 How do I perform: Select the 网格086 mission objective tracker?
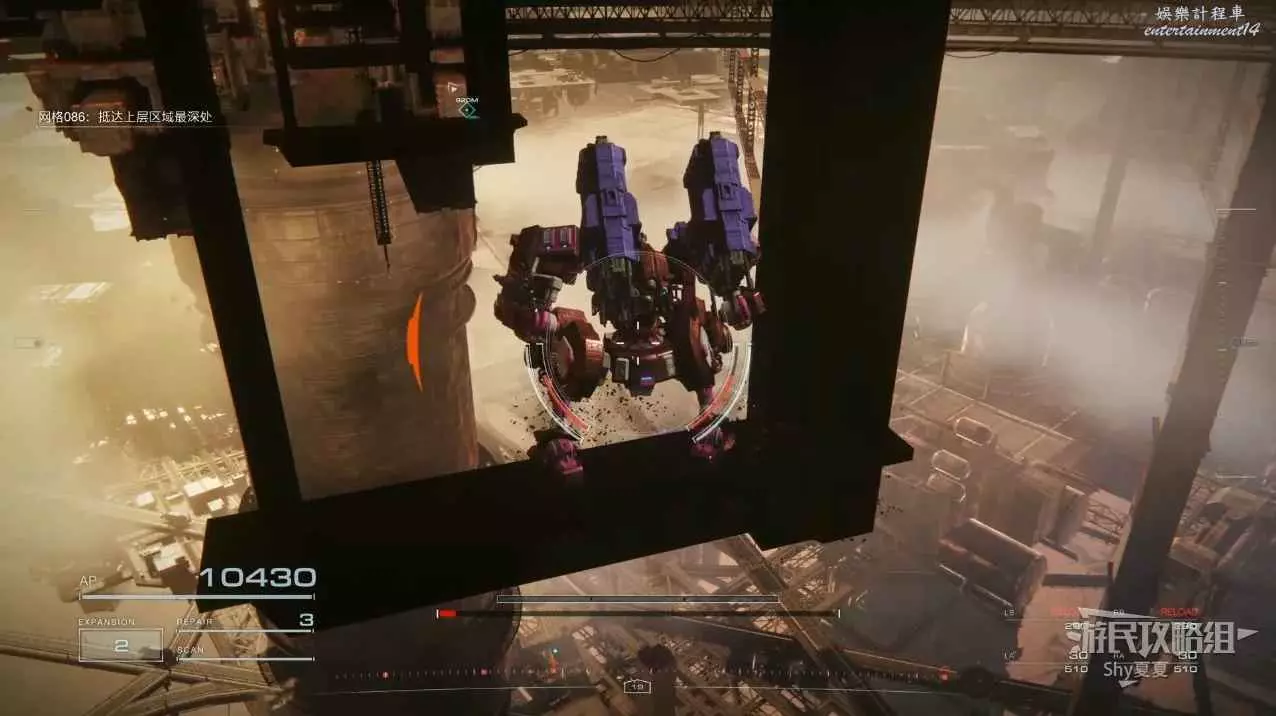125,118
